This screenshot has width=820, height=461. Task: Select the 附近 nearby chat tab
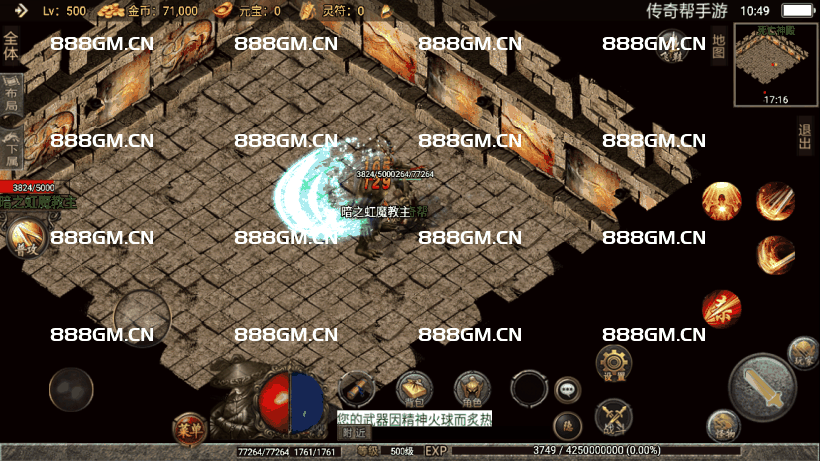(353, 432)
